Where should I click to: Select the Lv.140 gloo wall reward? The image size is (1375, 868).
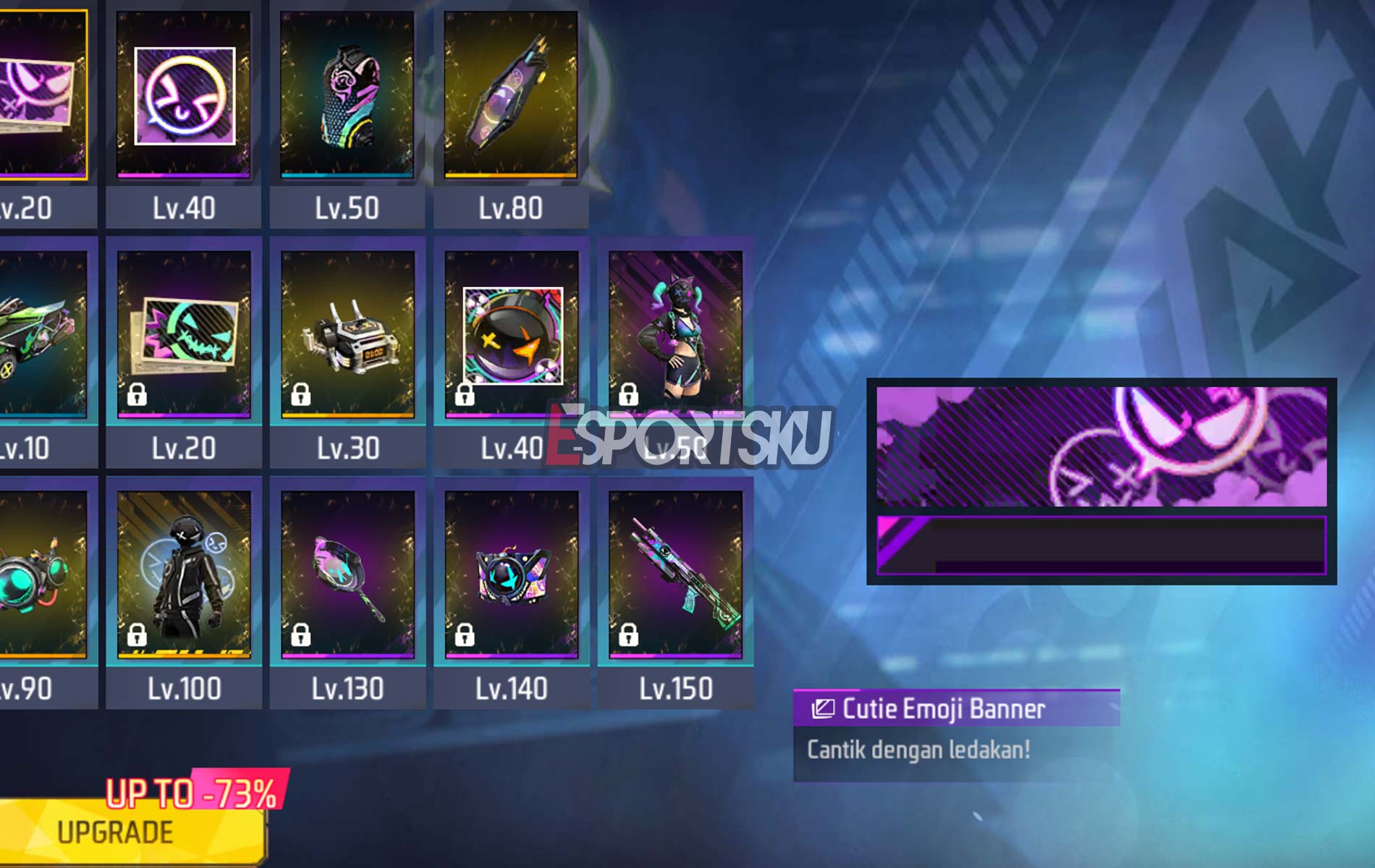[512, 574]
